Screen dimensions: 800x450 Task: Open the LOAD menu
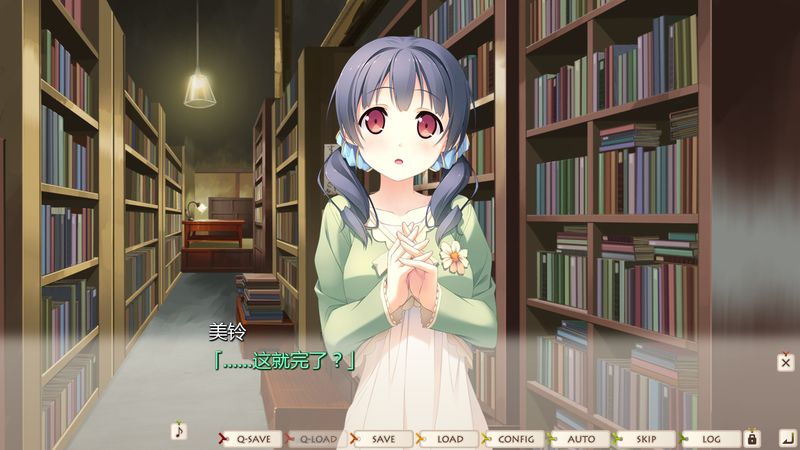[448, 439]
